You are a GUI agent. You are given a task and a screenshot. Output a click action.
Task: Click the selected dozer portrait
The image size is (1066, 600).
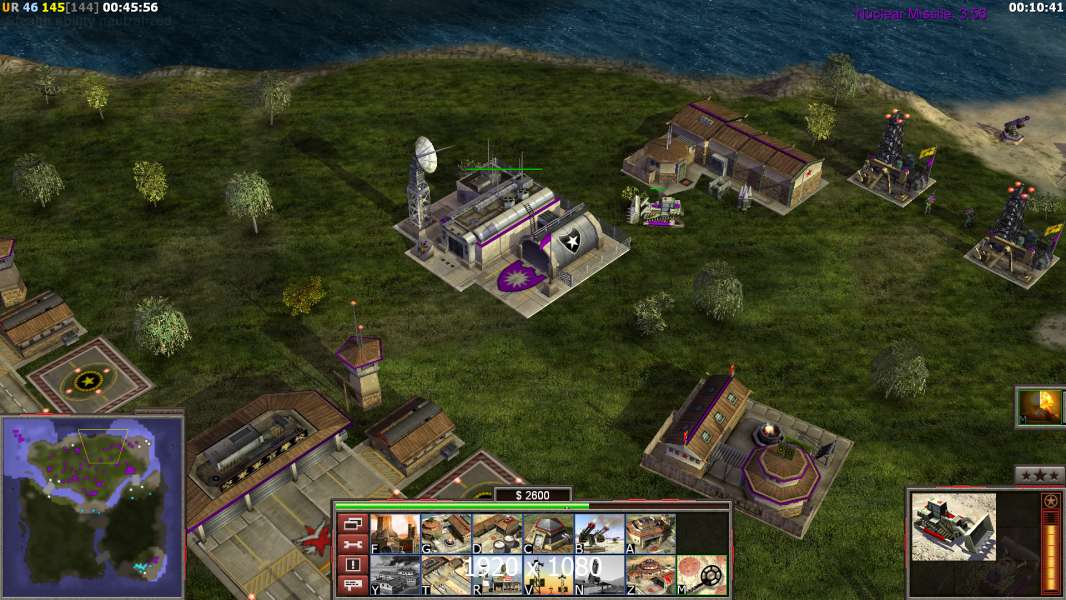pos(953,526)
